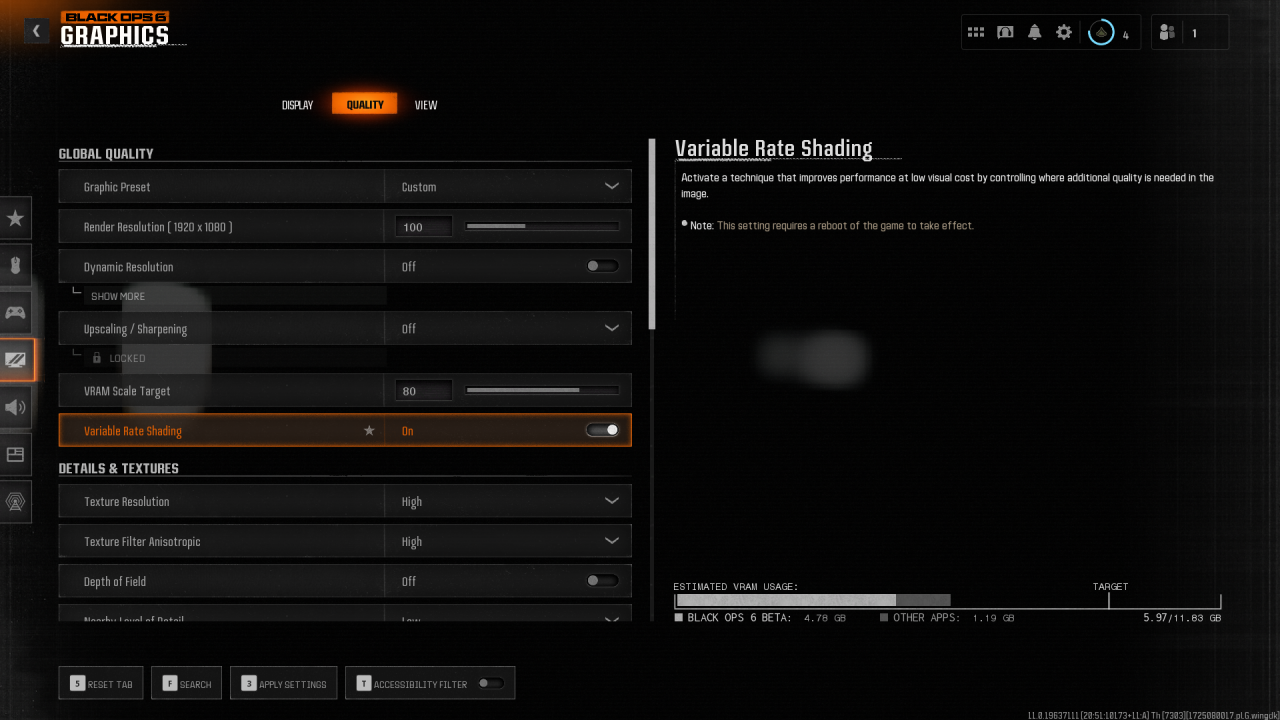1280x720 pixels.
Task: Enable Dynamic Resolution
Action: tap(601, 265)
